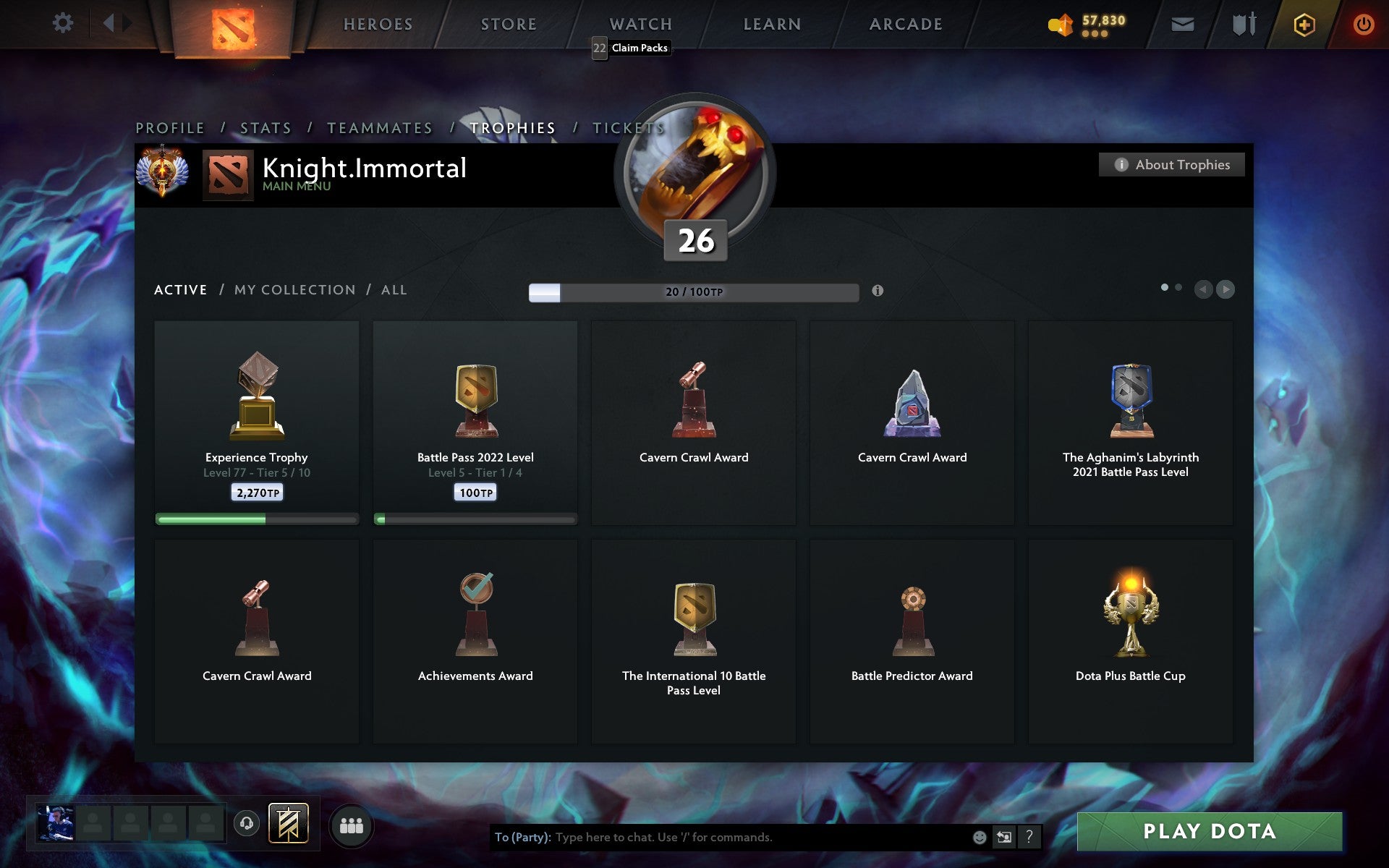Image resolution: width=1389 pixels, height=868 pixels.
Task: Select the first page dot above trophy grid
Action: click(x=1165, y=287)
